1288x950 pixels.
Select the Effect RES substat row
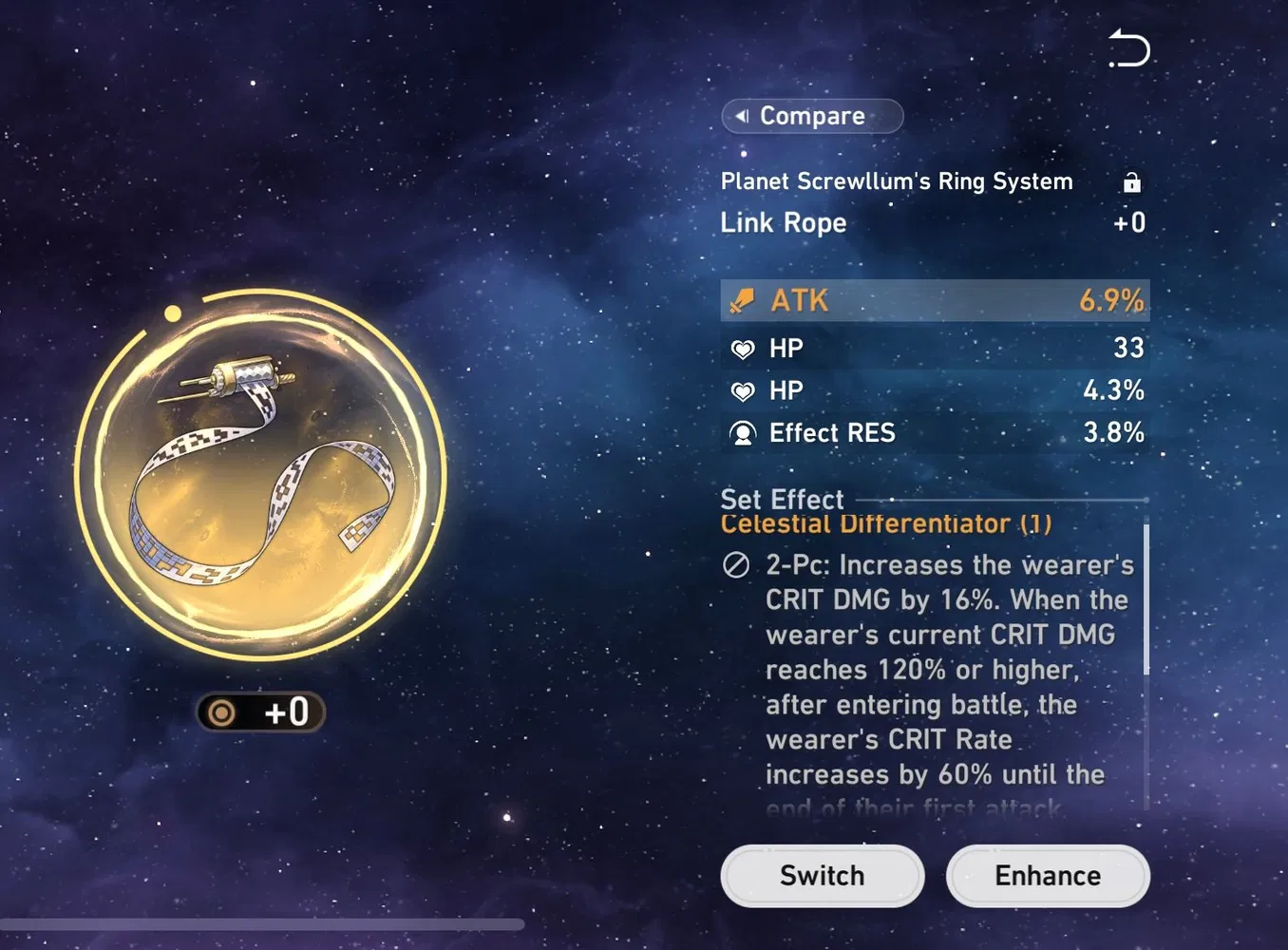click(x=935, y=433)
